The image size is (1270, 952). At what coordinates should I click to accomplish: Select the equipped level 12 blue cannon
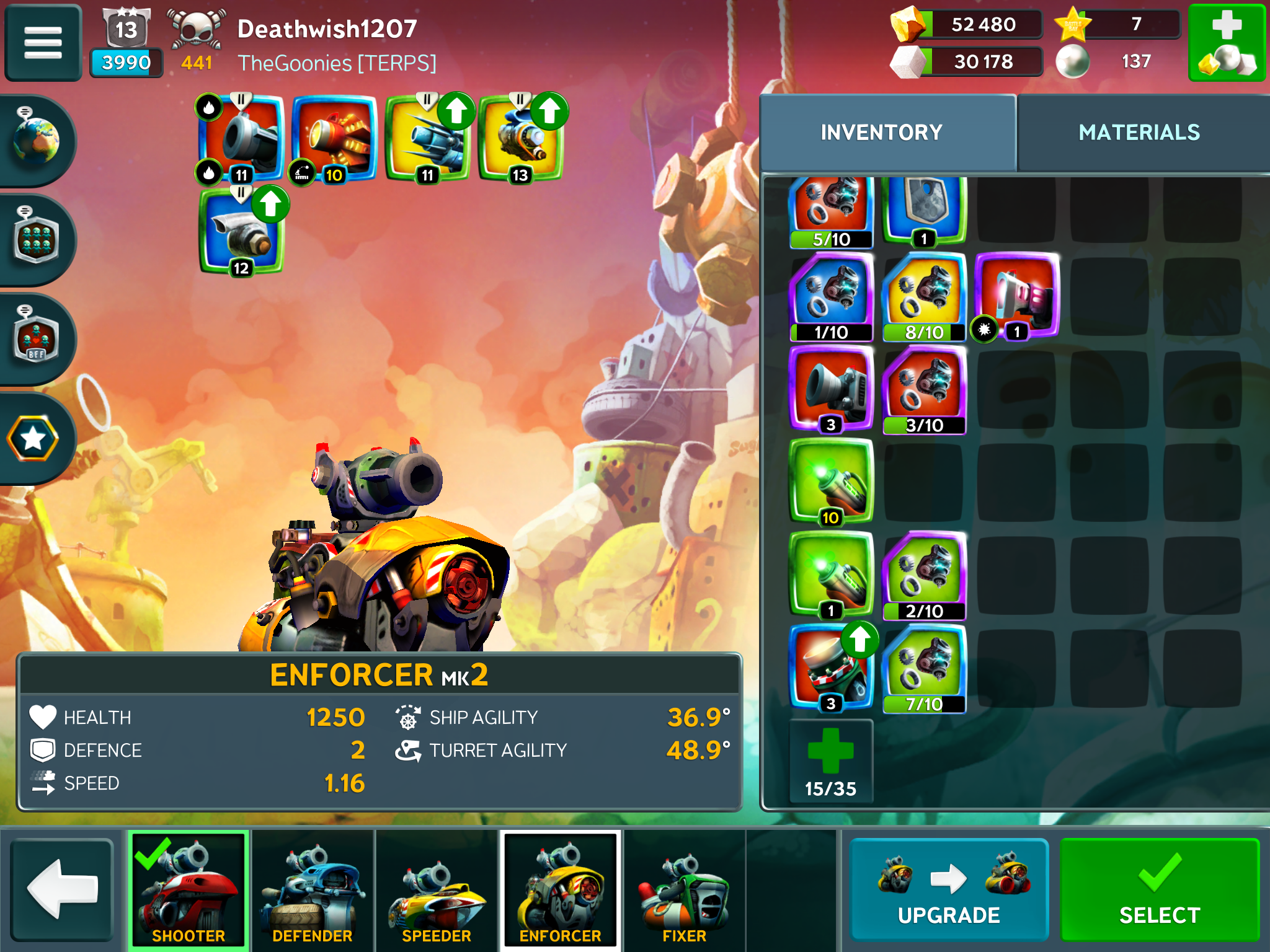[241, 232]
